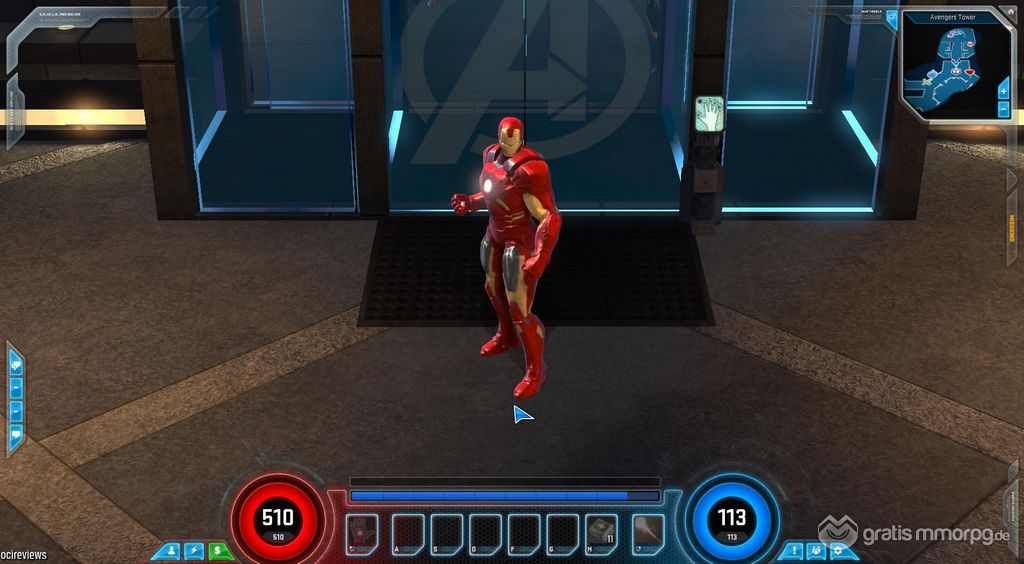Viewport: 1024px width, 564px height.
Task: Zoom in the minimap with plus button
Action: coord(1003,91)
